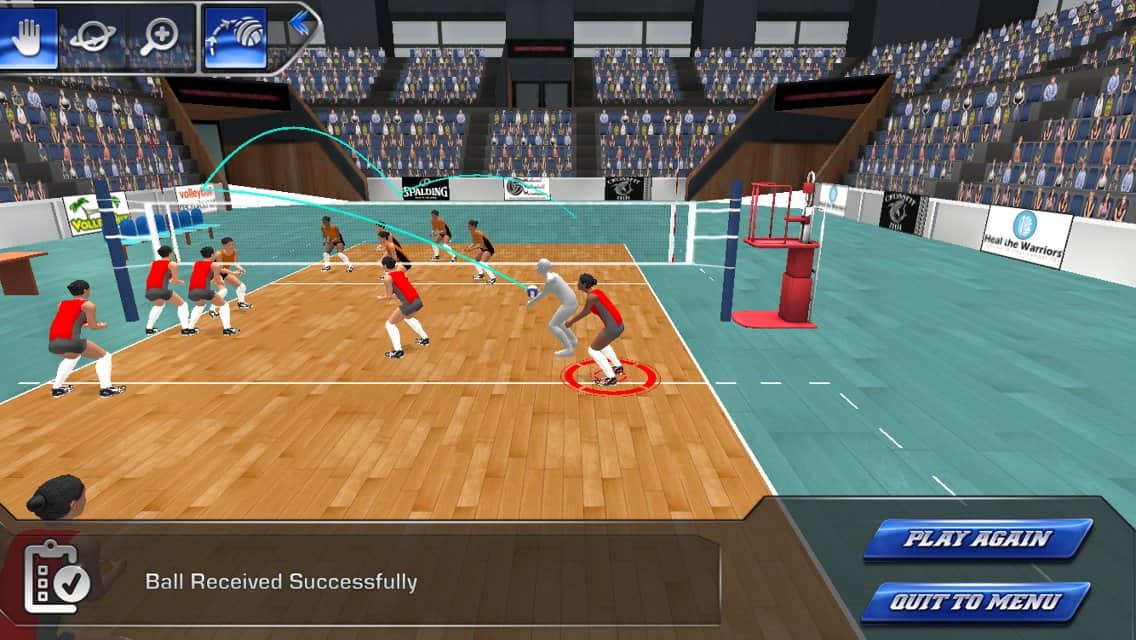The width and height of the screenshot is (1136, 640).
Task: Click the Play Again button
Action: point(977,539)
